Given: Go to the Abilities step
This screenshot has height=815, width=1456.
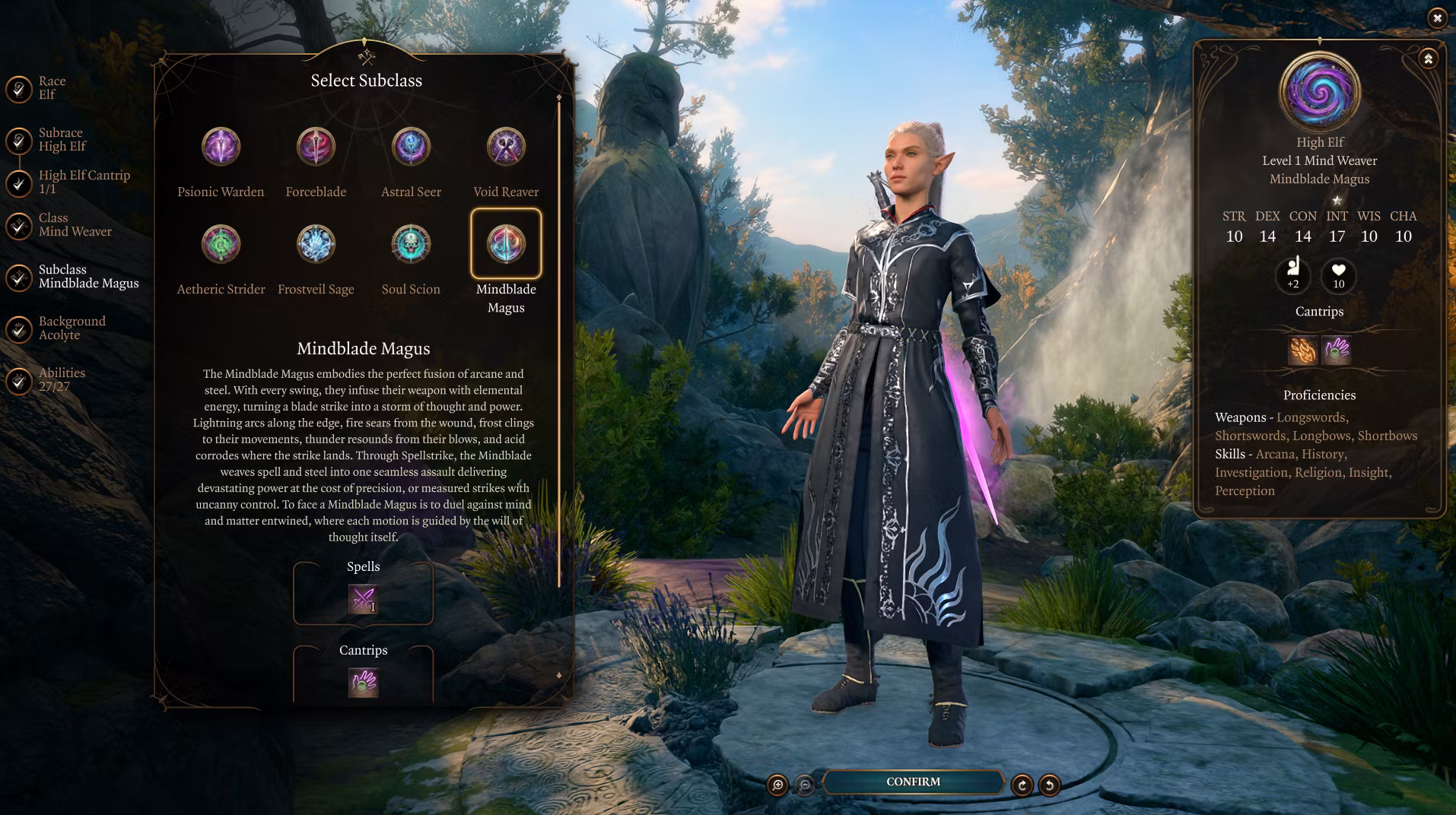Looking at the screenshot, I should click(61, 380).
